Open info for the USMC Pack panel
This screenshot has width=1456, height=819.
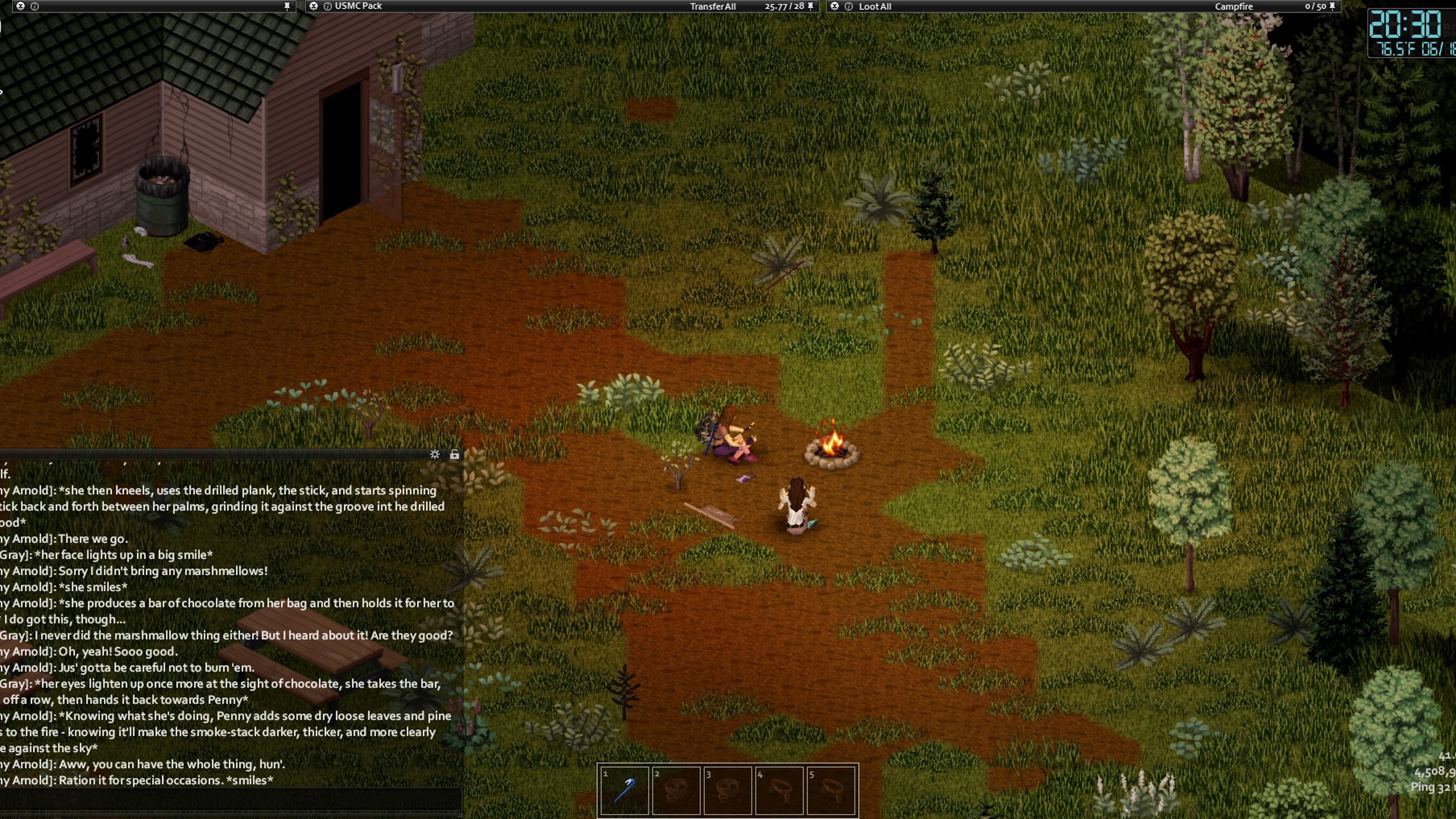327,6
